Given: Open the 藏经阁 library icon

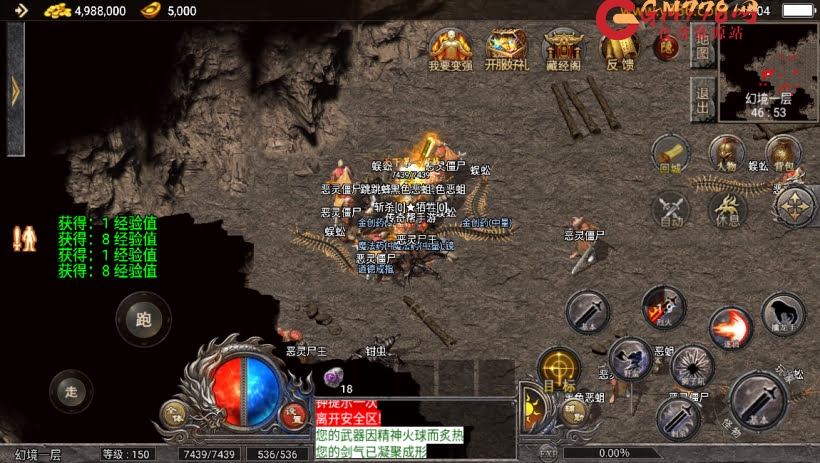Looking at the screenshot, I should coord(563,47).
